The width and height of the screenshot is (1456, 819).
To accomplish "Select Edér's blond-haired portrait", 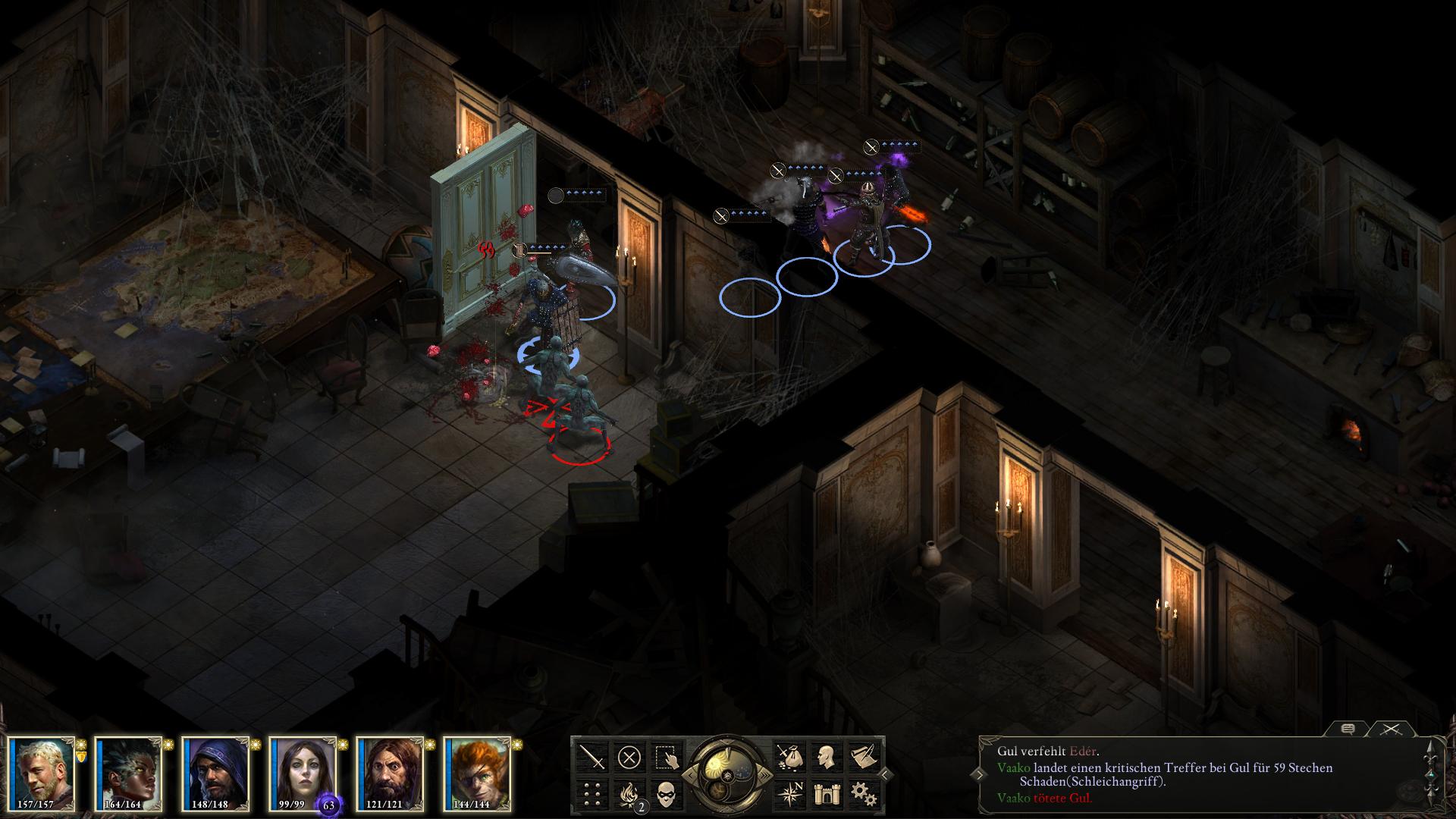I will coord(42,772).
